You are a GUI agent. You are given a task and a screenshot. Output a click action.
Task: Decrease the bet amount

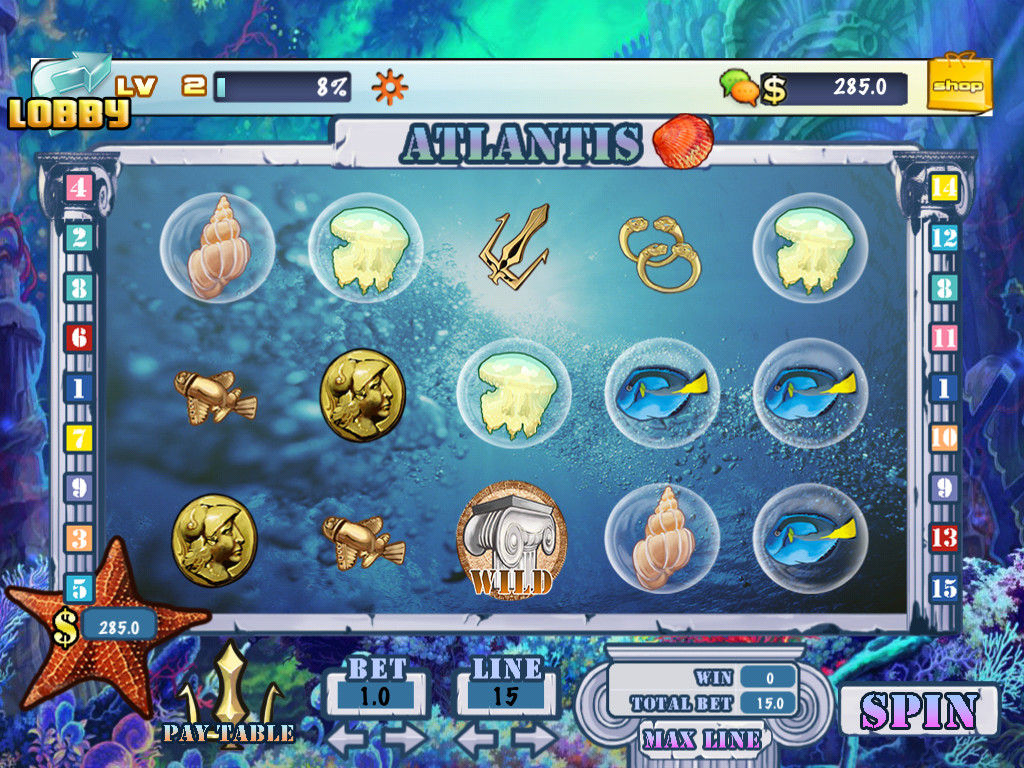(x=347, y=741)
